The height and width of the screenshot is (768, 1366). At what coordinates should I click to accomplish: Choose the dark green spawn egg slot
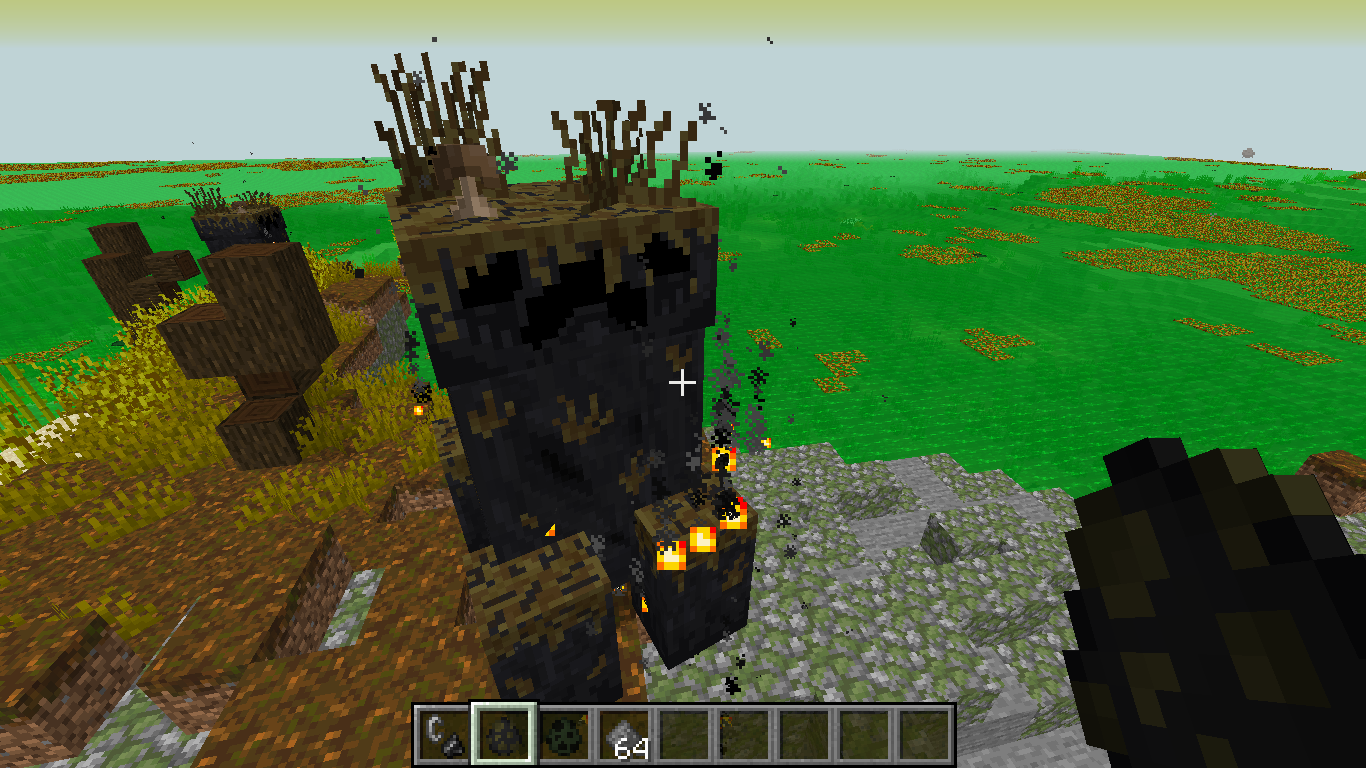(564, 735)
